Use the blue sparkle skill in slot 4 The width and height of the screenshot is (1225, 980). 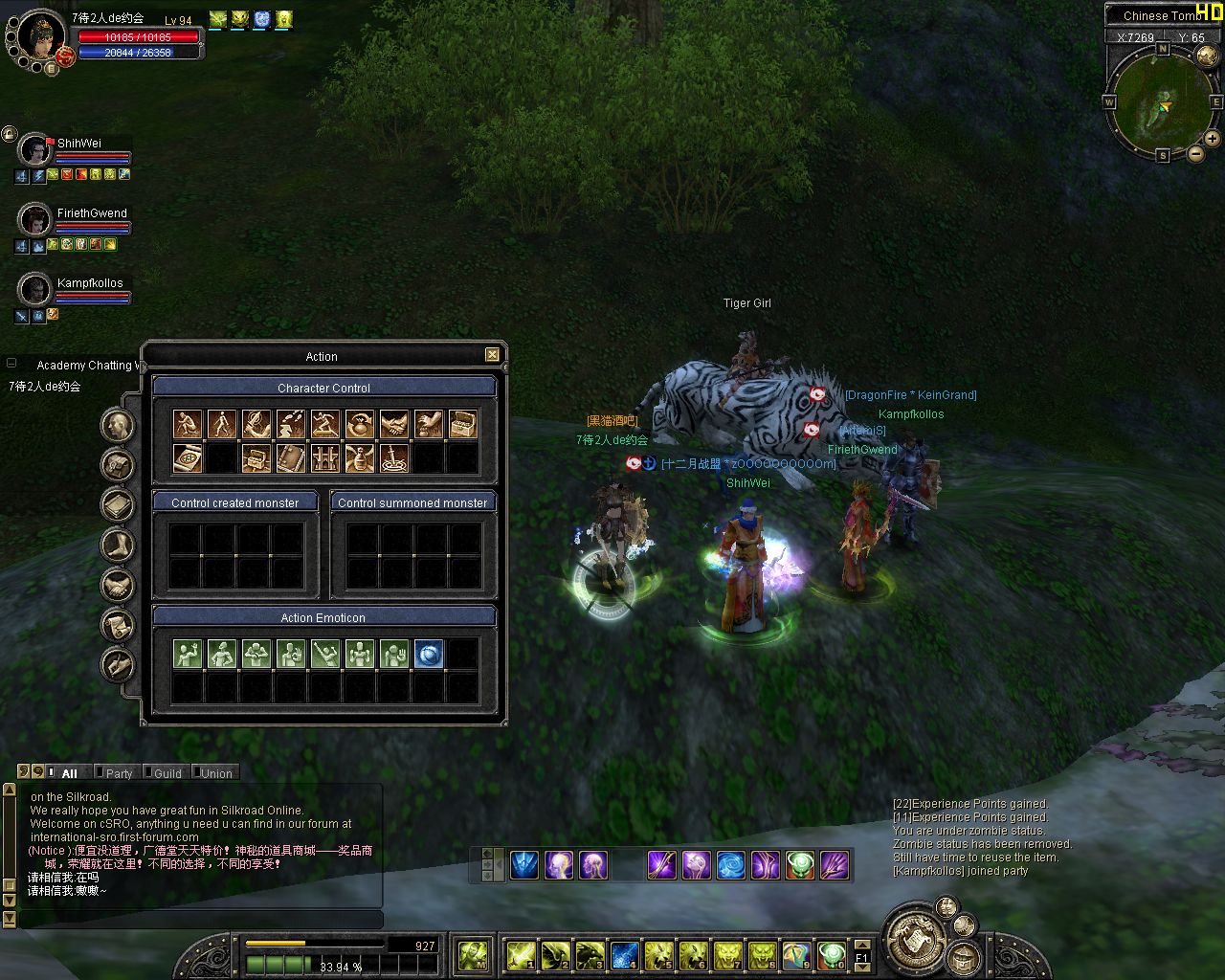coord(625,954)
